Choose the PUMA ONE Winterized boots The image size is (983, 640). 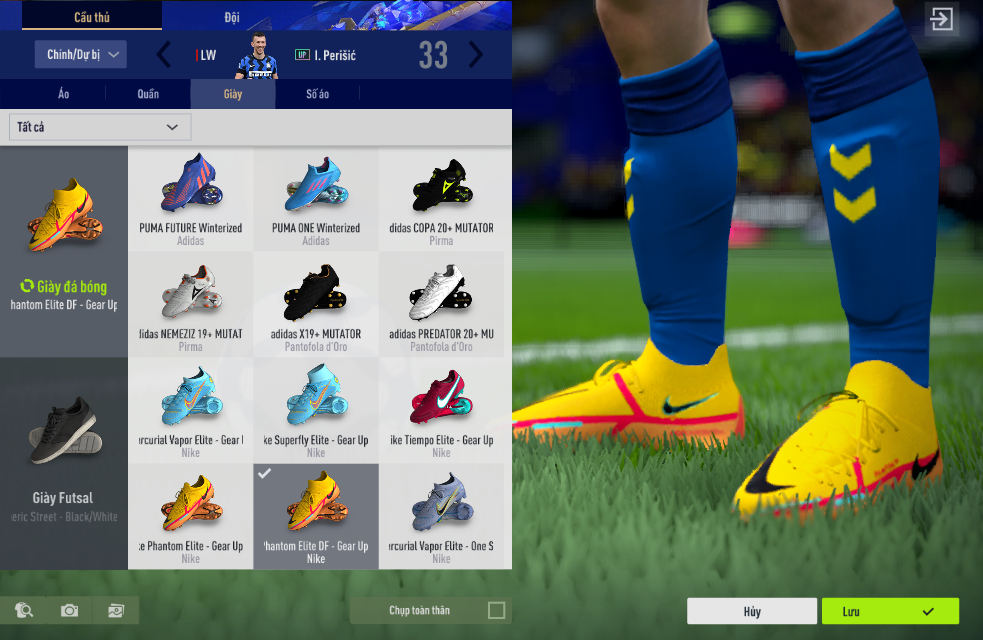tap(316, 199)
